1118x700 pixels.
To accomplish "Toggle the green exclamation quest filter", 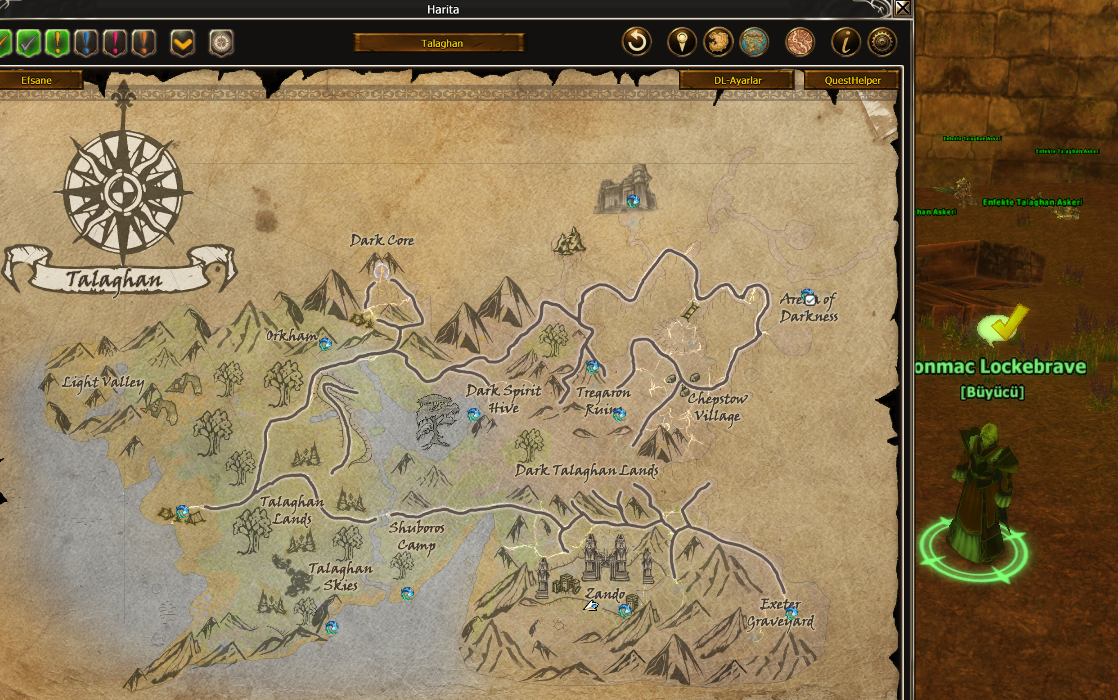I will click(57, 43).
